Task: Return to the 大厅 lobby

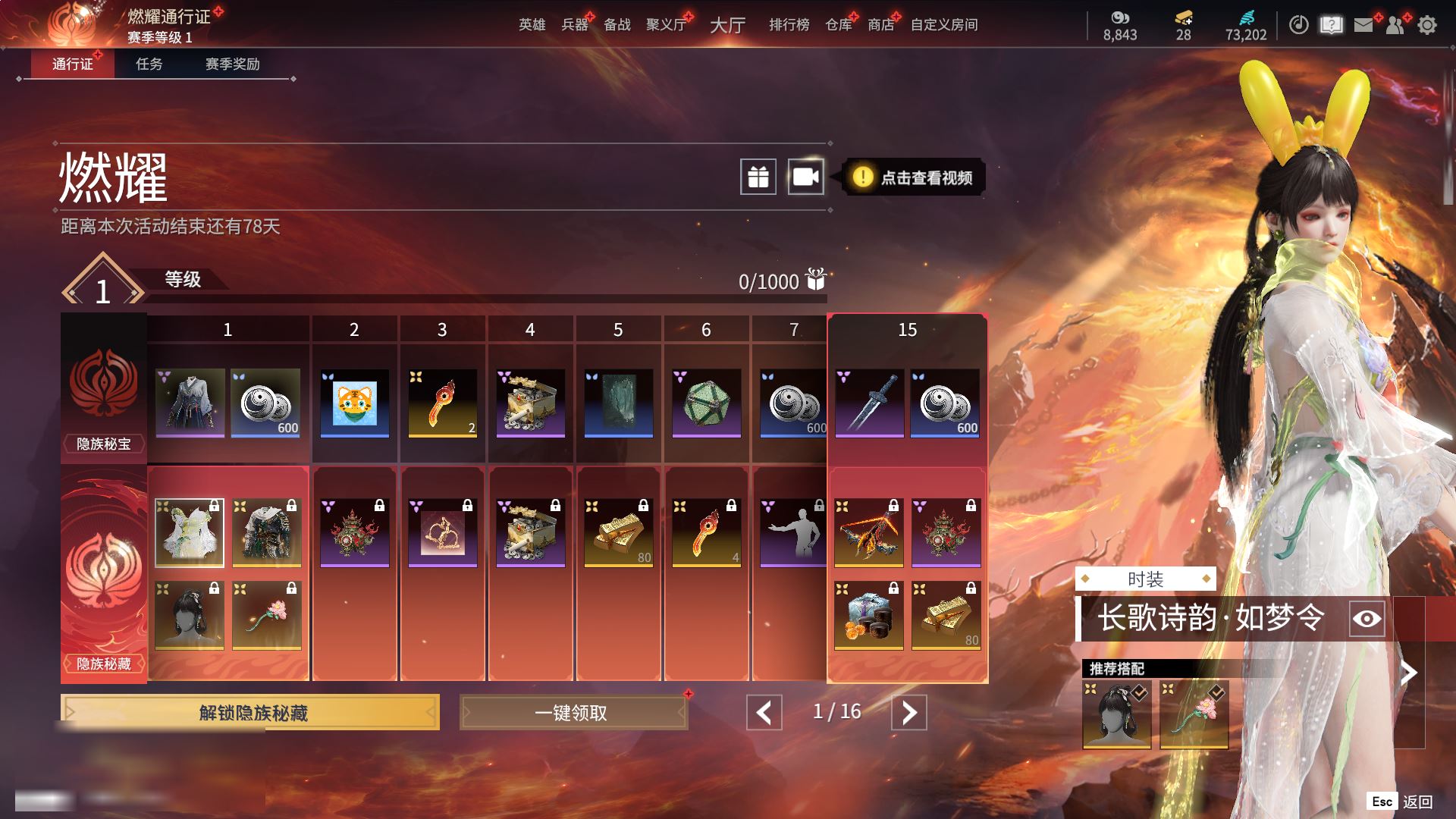Action: pyautogui.click(x=726, y=25)
